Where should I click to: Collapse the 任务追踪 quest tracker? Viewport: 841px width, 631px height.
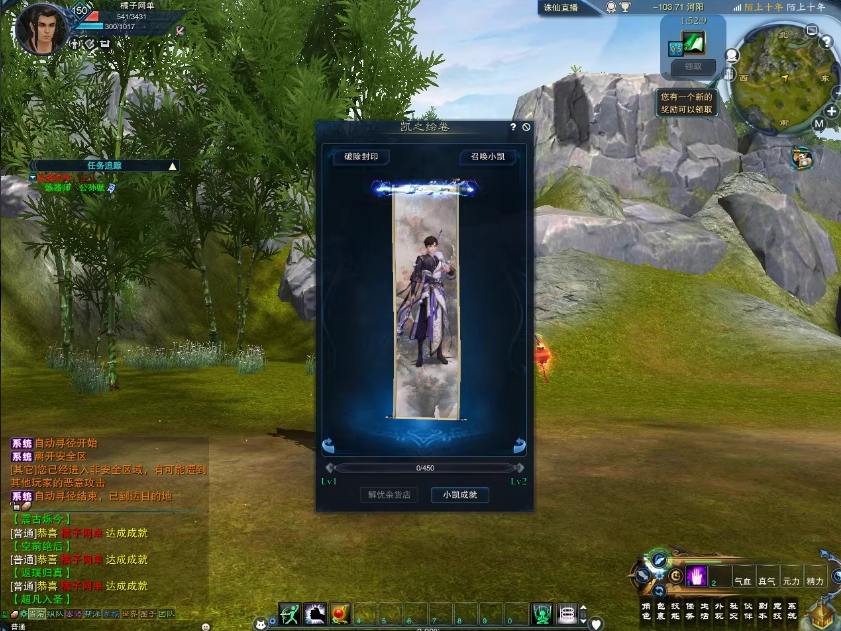click(172, 166)
